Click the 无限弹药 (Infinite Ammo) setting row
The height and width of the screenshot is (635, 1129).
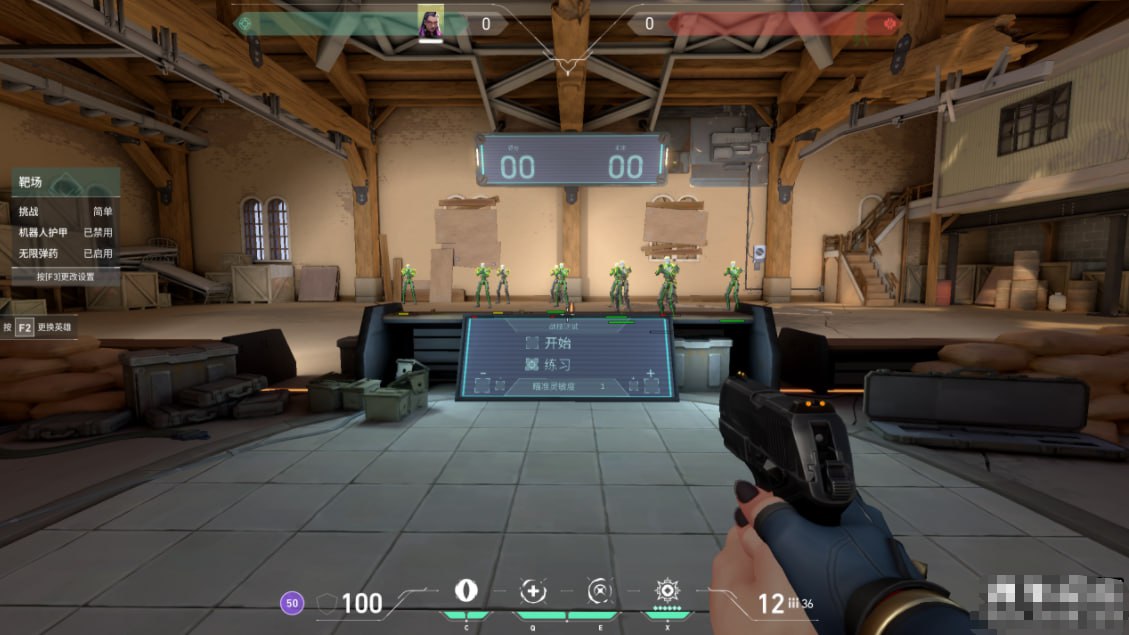coord(65,254)
